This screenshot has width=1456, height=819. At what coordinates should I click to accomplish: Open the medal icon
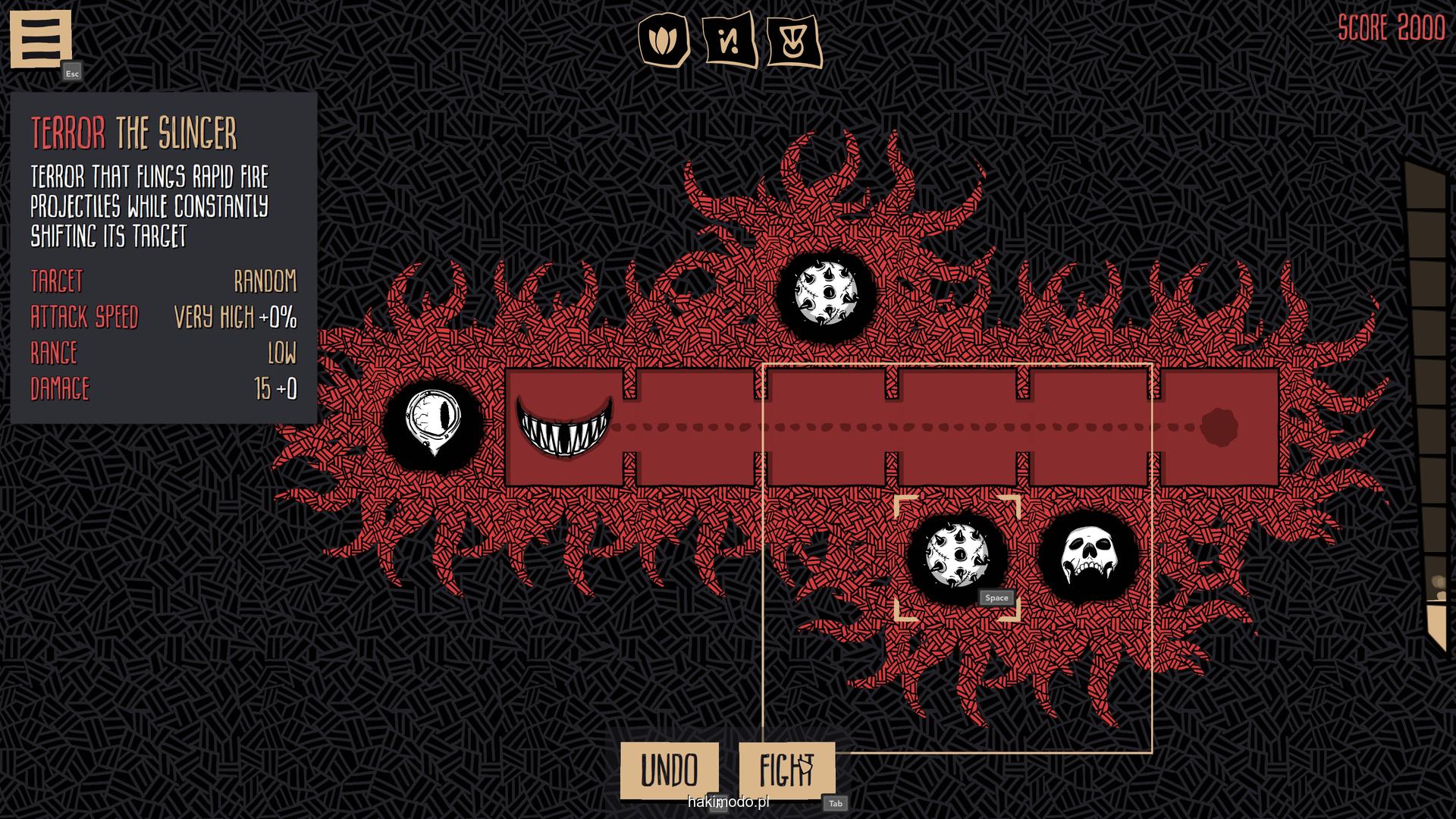pos(794,39)
